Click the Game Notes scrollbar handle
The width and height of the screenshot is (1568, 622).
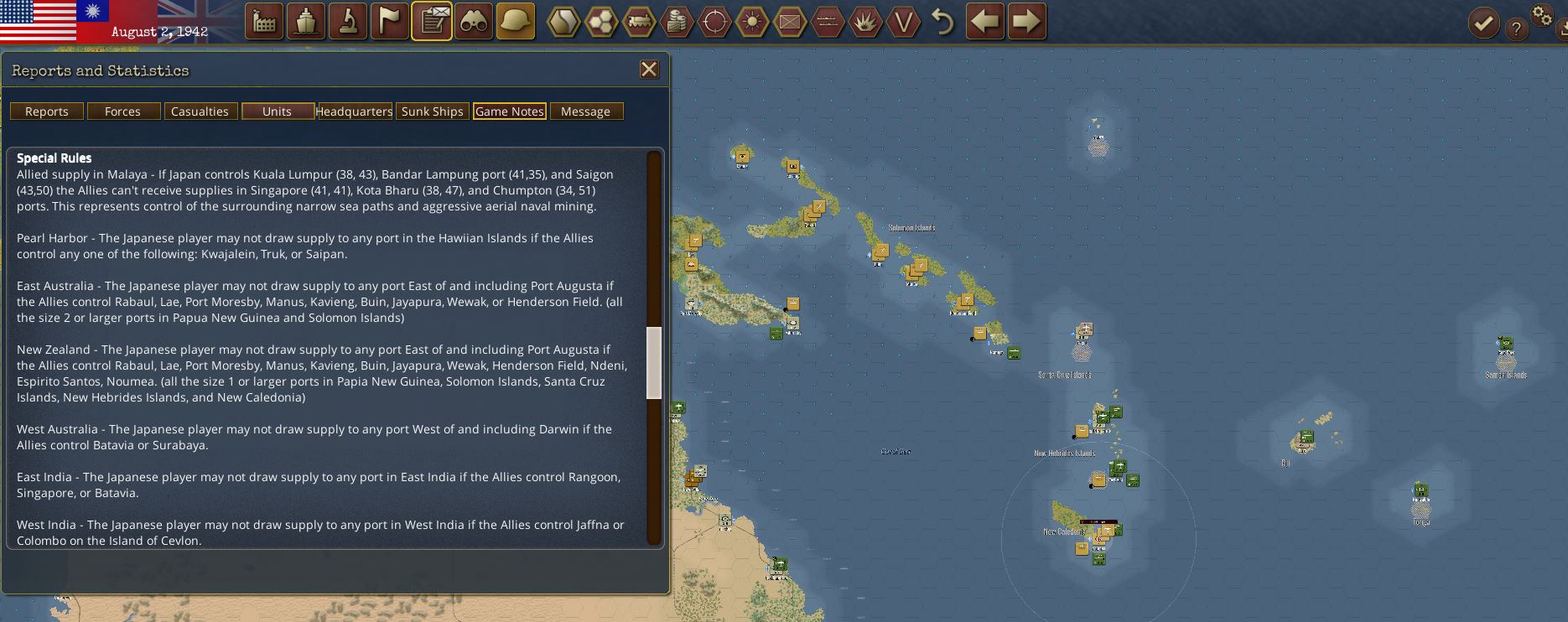(654, 362)
